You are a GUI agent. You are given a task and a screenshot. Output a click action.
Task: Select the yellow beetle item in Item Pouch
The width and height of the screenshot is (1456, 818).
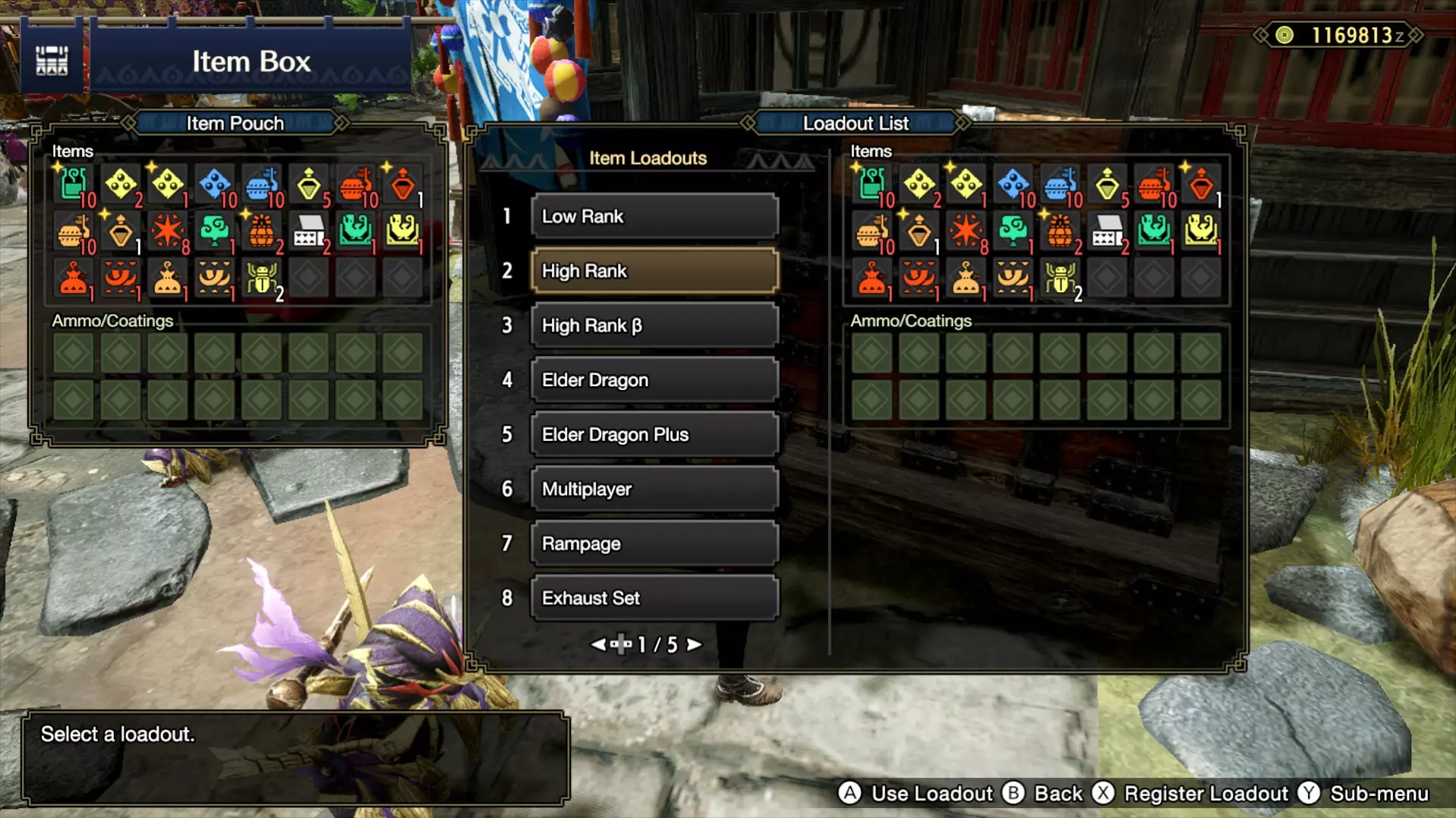(x=262, y=278)
